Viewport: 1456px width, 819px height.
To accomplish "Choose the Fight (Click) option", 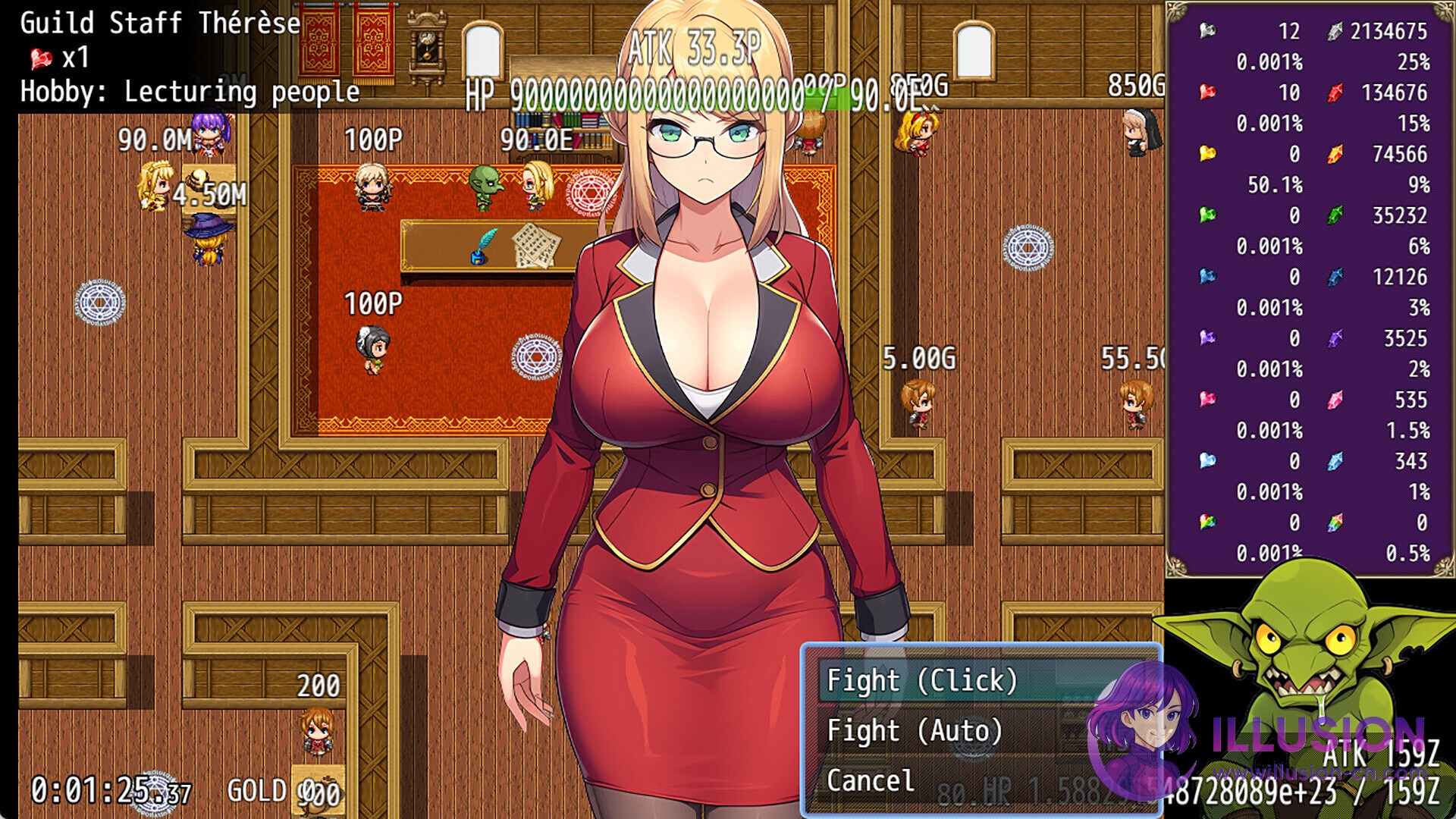I will 921,681.
